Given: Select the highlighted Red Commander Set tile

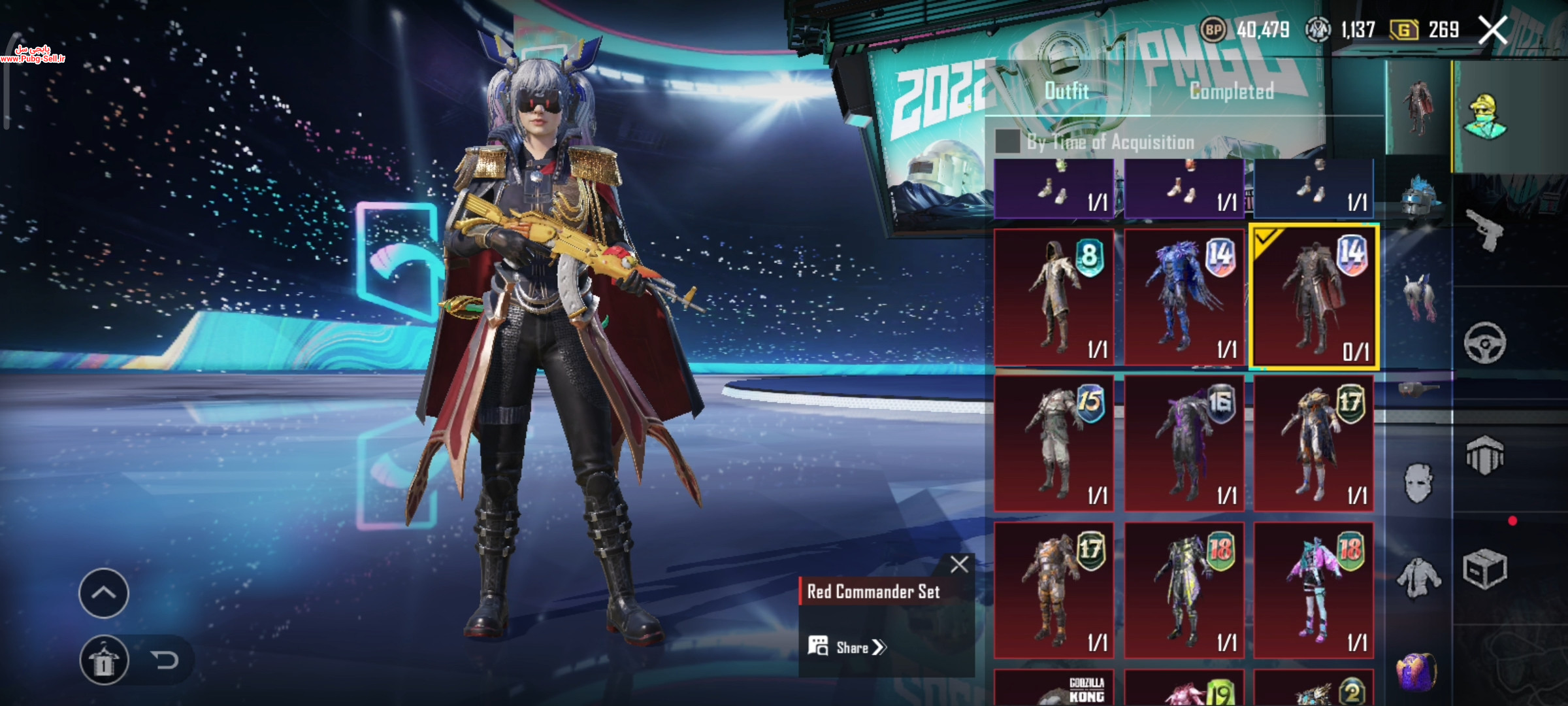Looking at the screenshot, I should tap(1313, 297).
